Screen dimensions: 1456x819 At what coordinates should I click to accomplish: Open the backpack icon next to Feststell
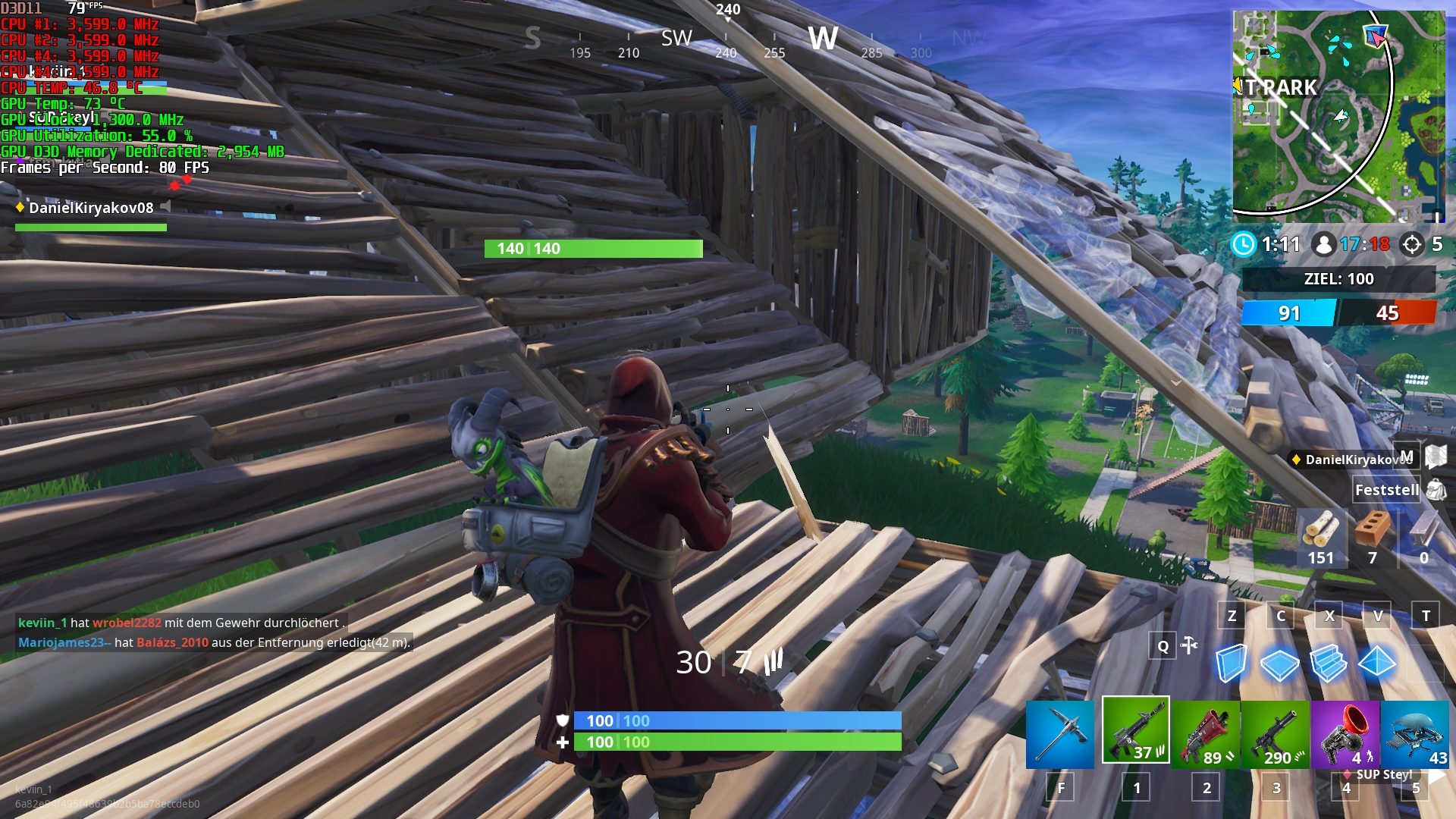coord(1436,490)
